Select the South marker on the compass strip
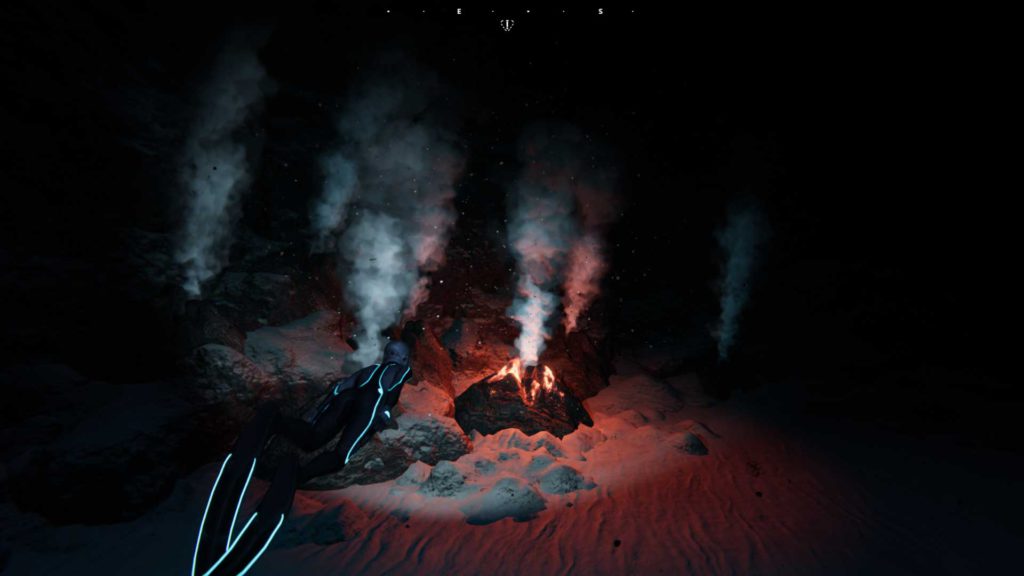This screenshot has width=1024, height=576. (x=601, y=11)
